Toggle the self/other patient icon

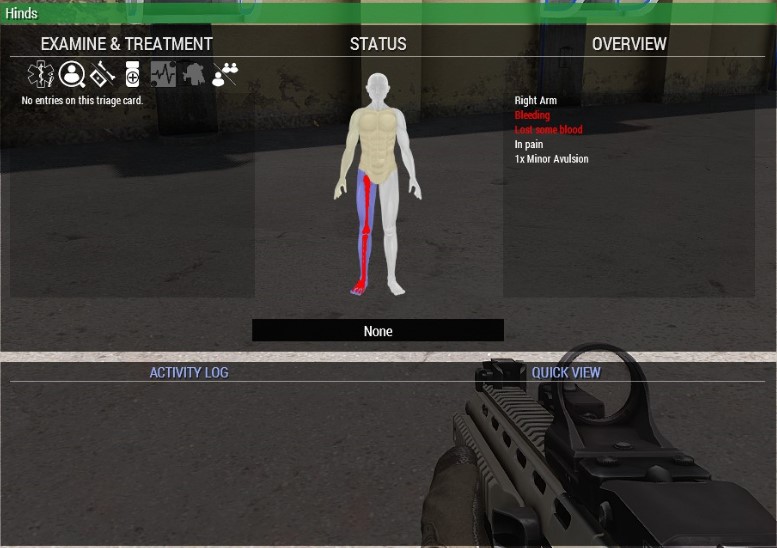(x=225, y=74)
